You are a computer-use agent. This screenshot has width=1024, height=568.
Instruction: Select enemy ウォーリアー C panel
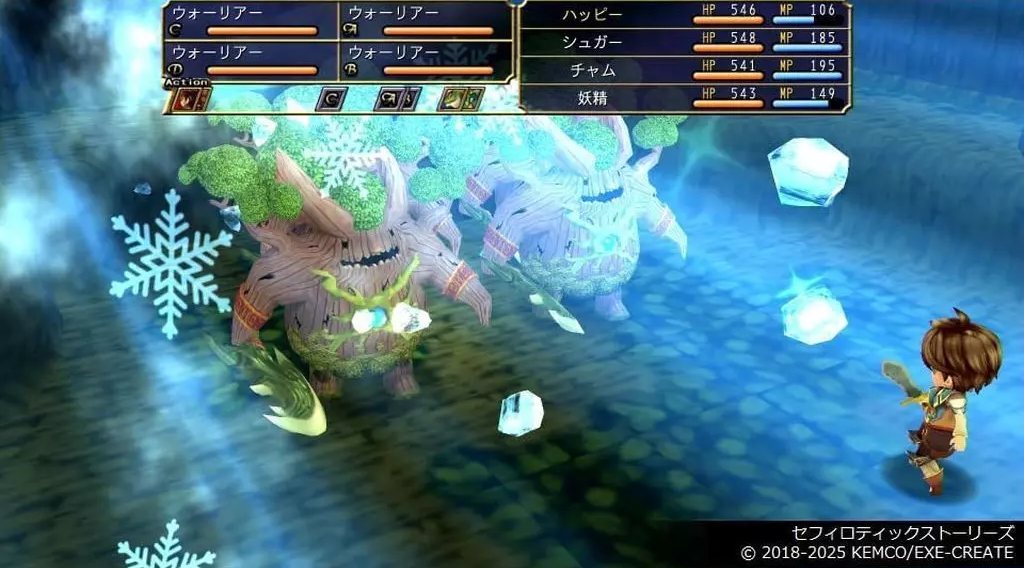(x=252, y=21)
